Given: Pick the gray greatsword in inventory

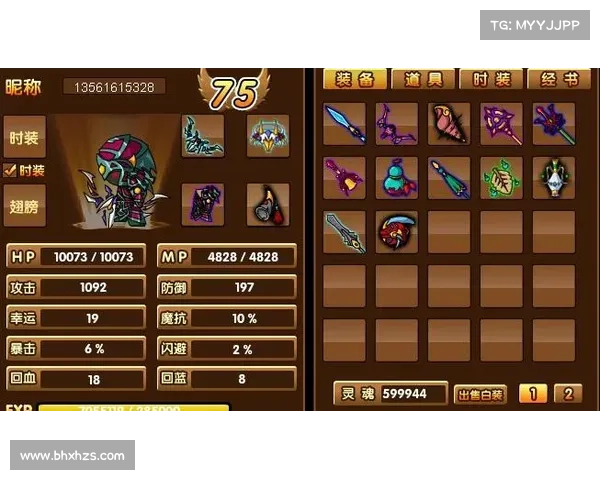Looking at the screenshot, I should tap(345, 232).
